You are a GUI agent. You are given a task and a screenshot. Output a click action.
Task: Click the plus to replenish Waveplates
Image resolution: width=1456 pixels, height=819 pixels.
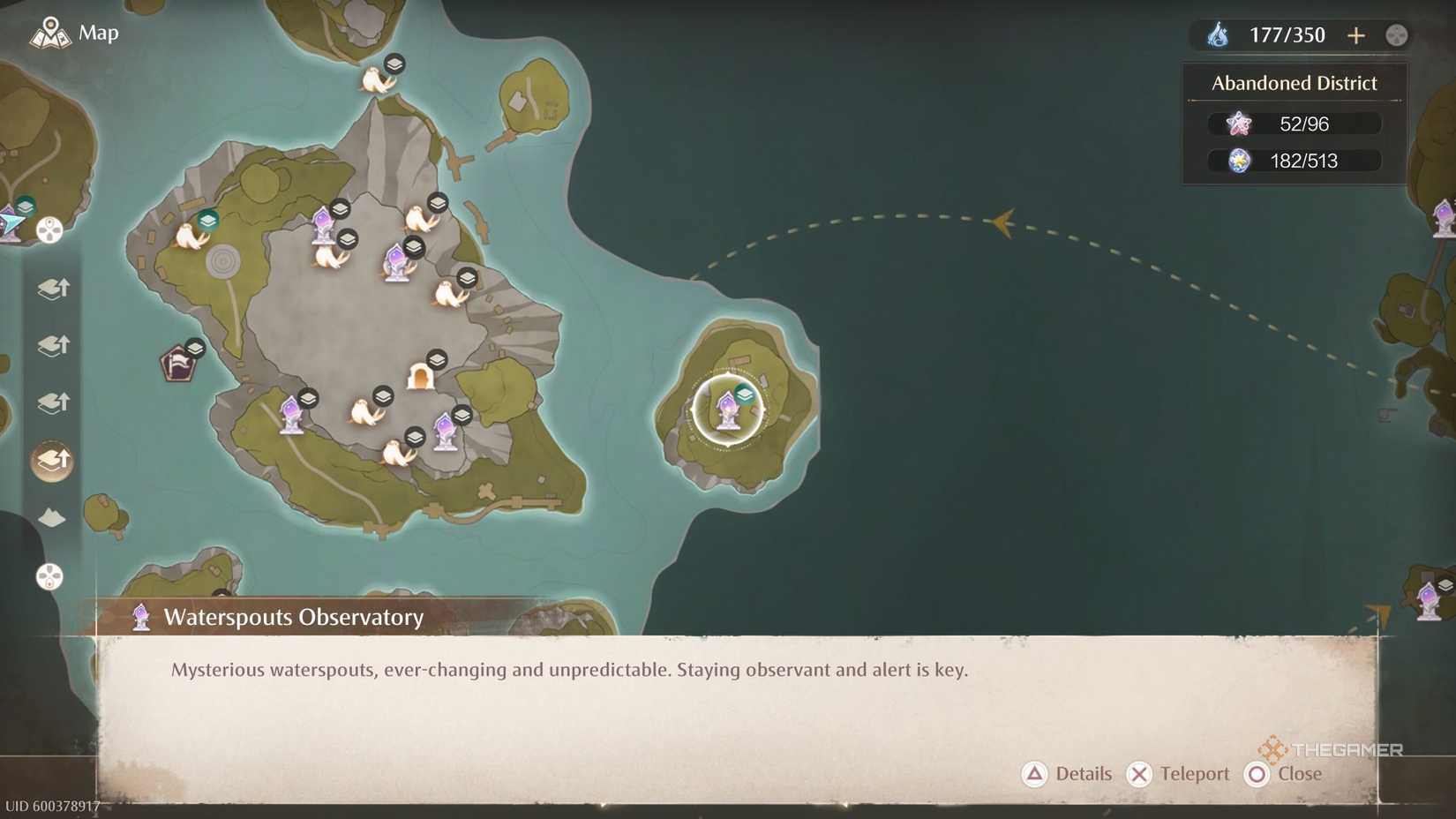point(1356,35)
